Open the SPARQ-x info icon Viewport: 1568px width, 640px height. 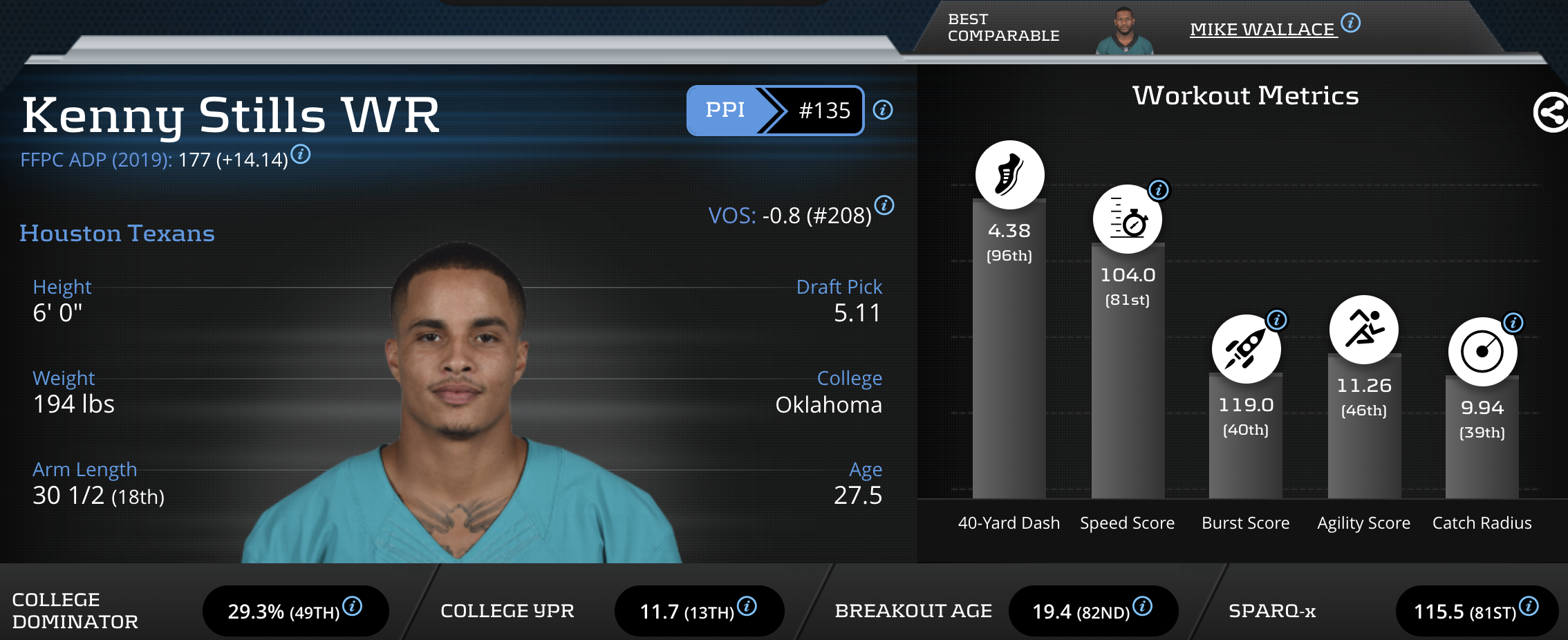pyautogui.click(x=1529, y=606)
